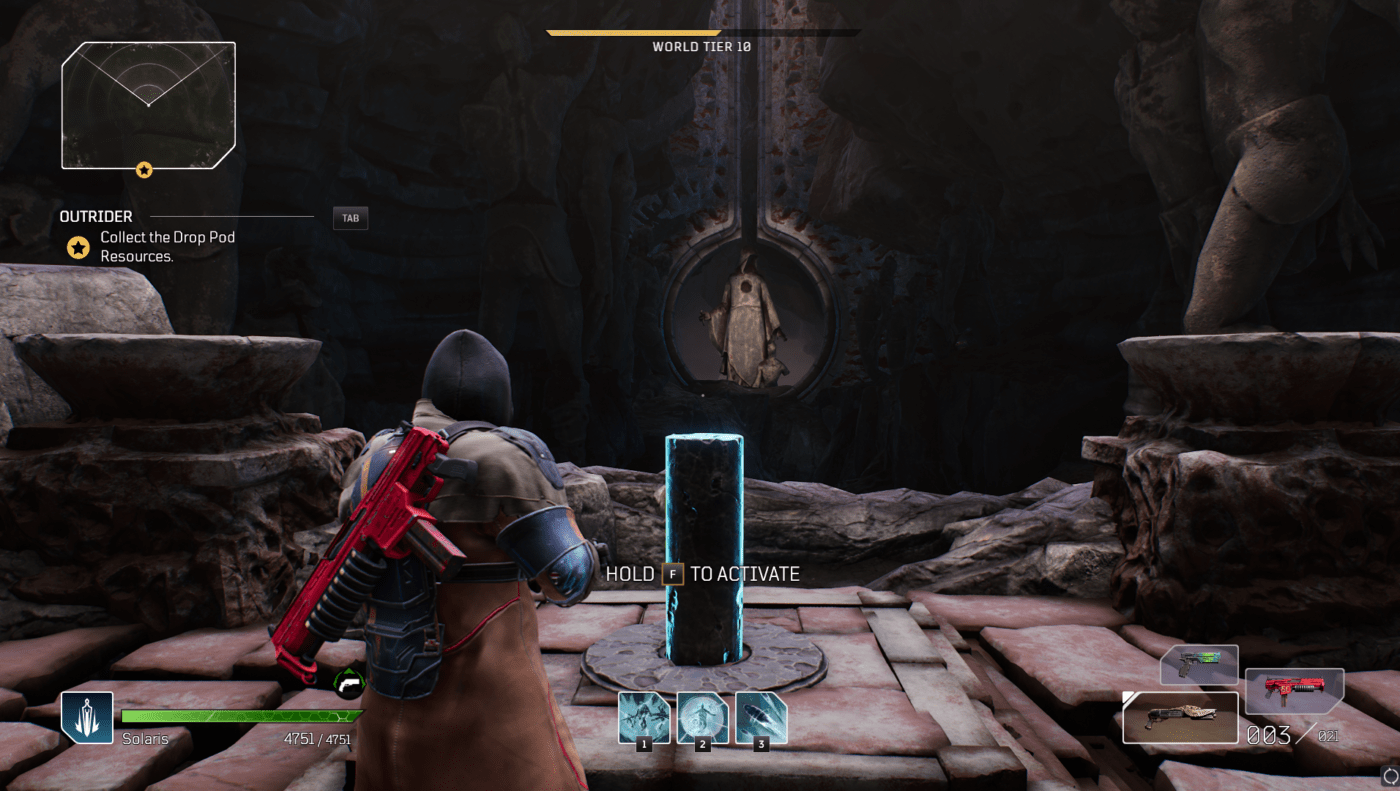Select the World Tier 10 label
Image resolution: width=1400 pixels, height=791 pixels.
click(701, 46)
